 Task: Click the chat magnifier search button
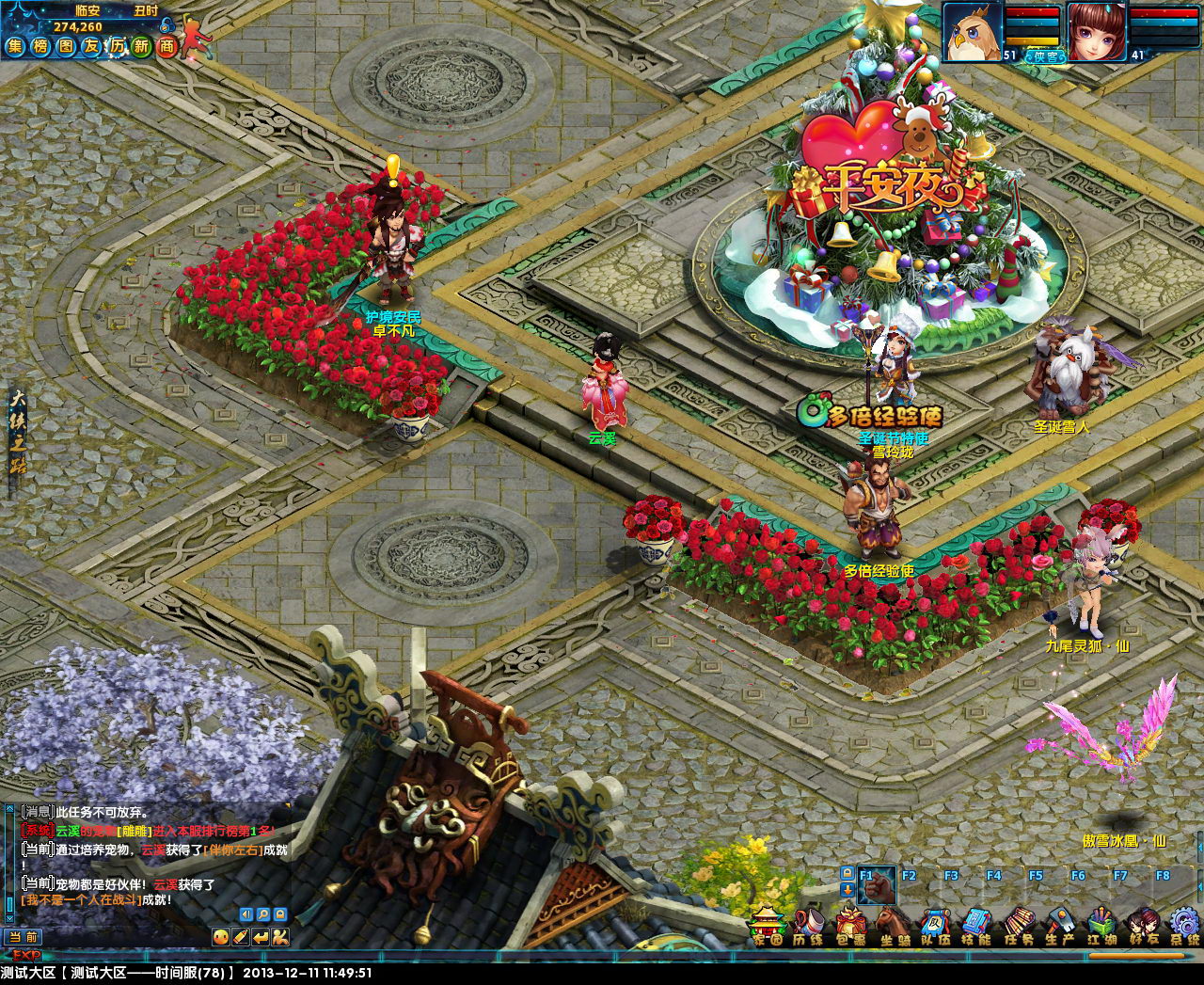263,914
